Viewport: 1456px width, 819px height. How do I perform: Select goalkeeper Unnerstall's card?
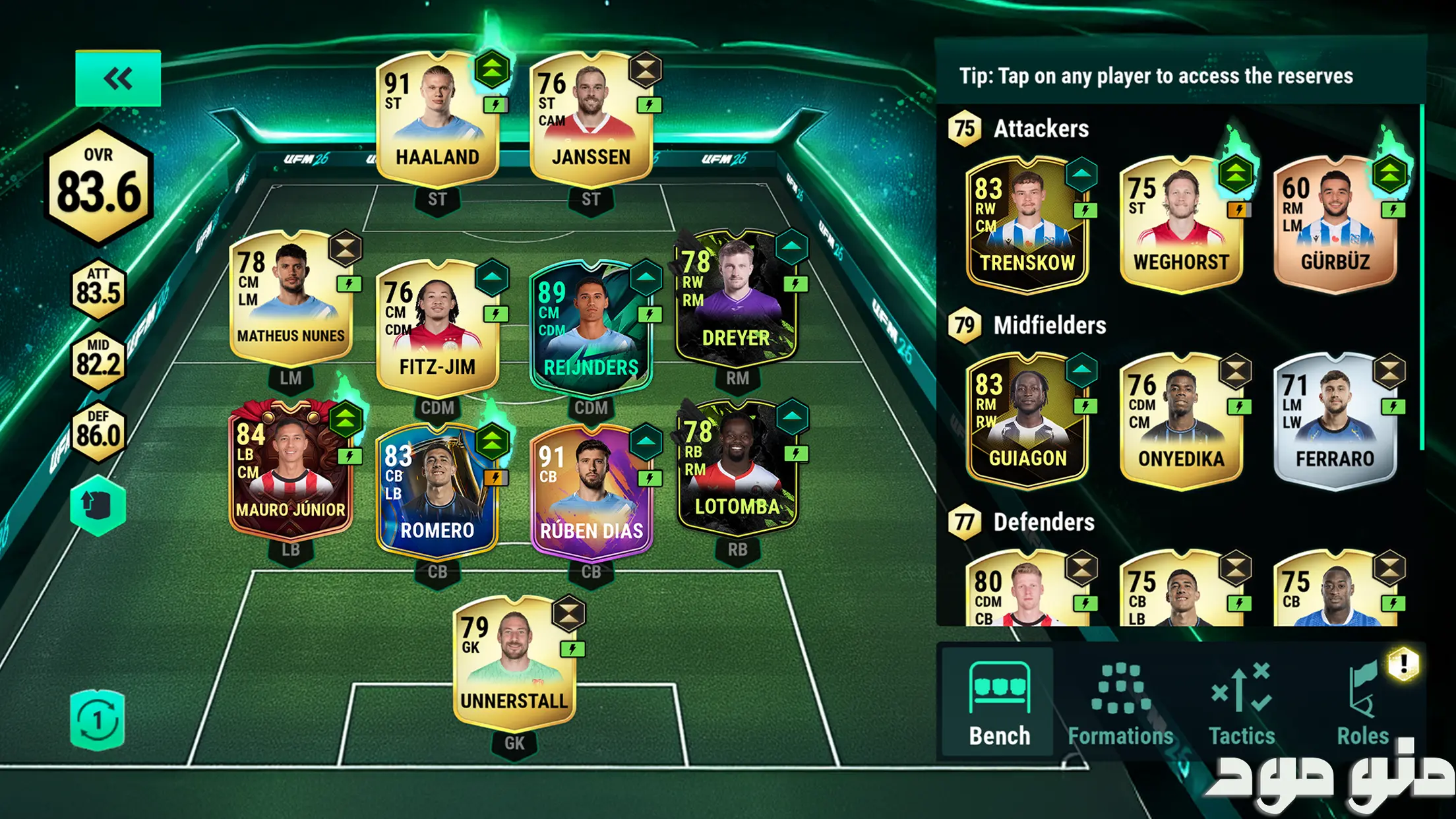514,663
